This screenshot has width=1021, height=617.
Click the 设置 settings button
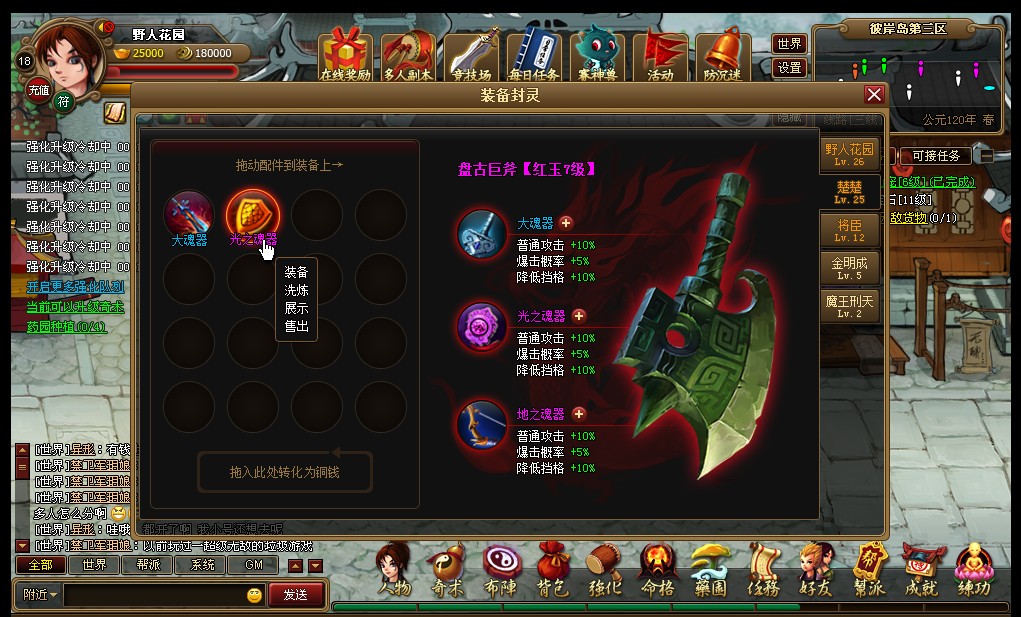[789, 68]
